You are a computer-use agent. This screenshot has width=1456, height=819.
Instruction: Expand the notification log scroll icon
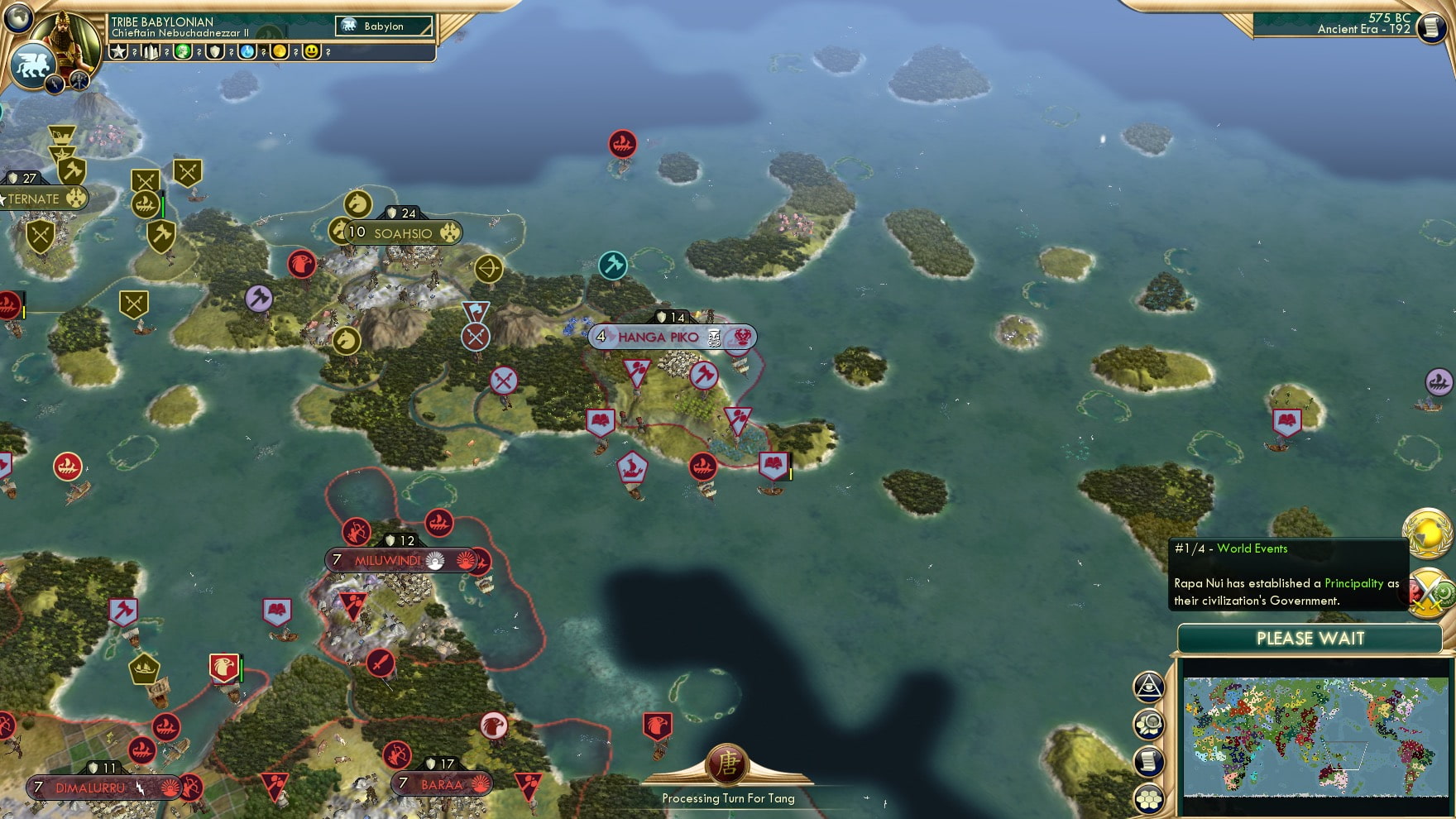click(x=1150, y=758)
